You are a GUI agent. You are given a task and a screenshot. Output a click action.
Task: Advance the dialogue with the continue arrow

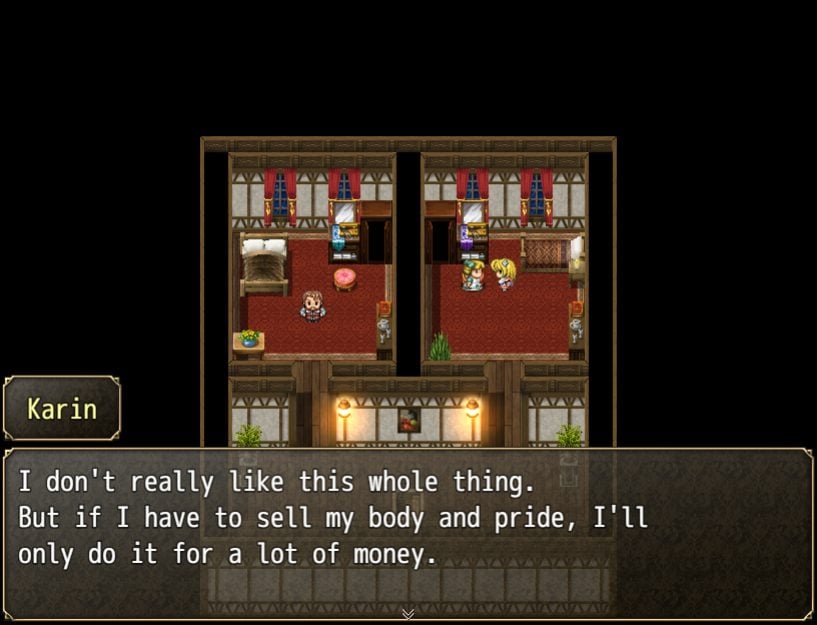click(x=408, y=613)
